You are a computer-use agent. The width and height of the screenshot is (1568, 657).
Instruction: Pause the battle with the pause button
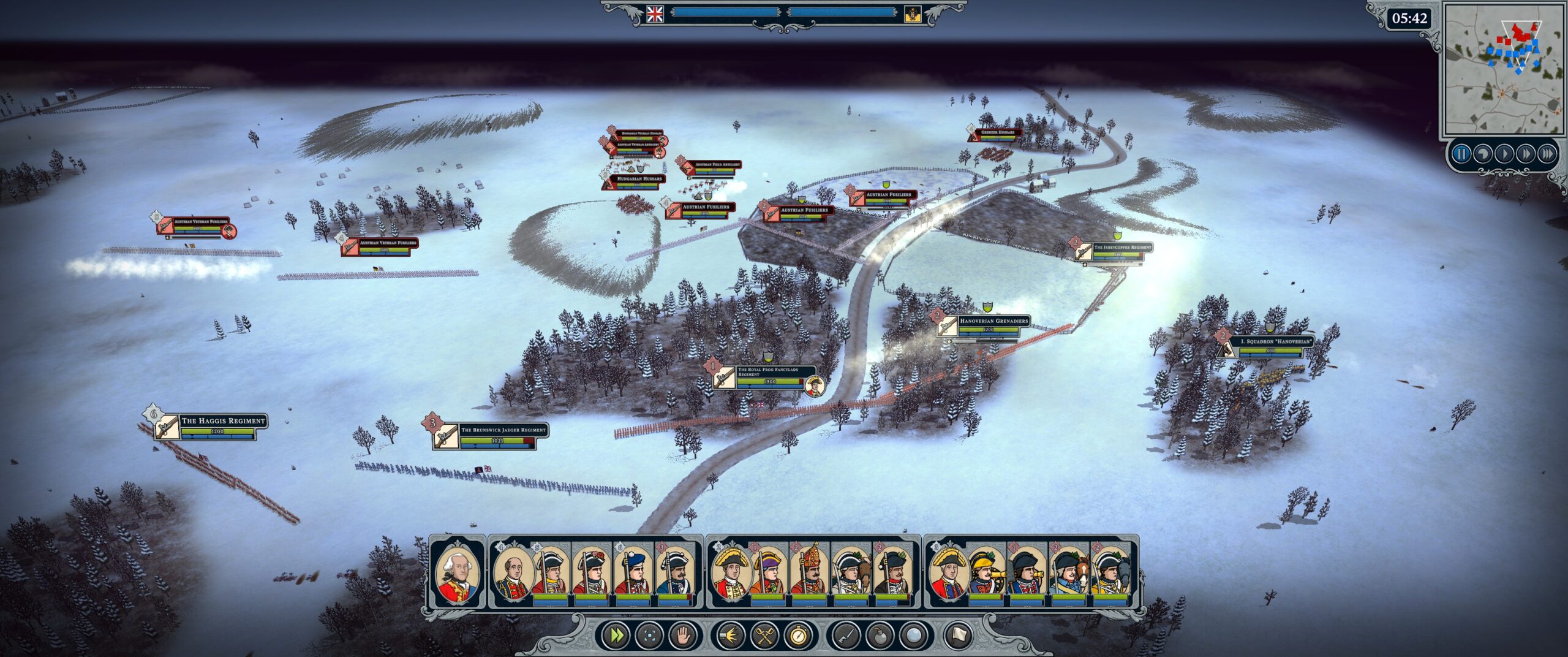click(1461, 153)
